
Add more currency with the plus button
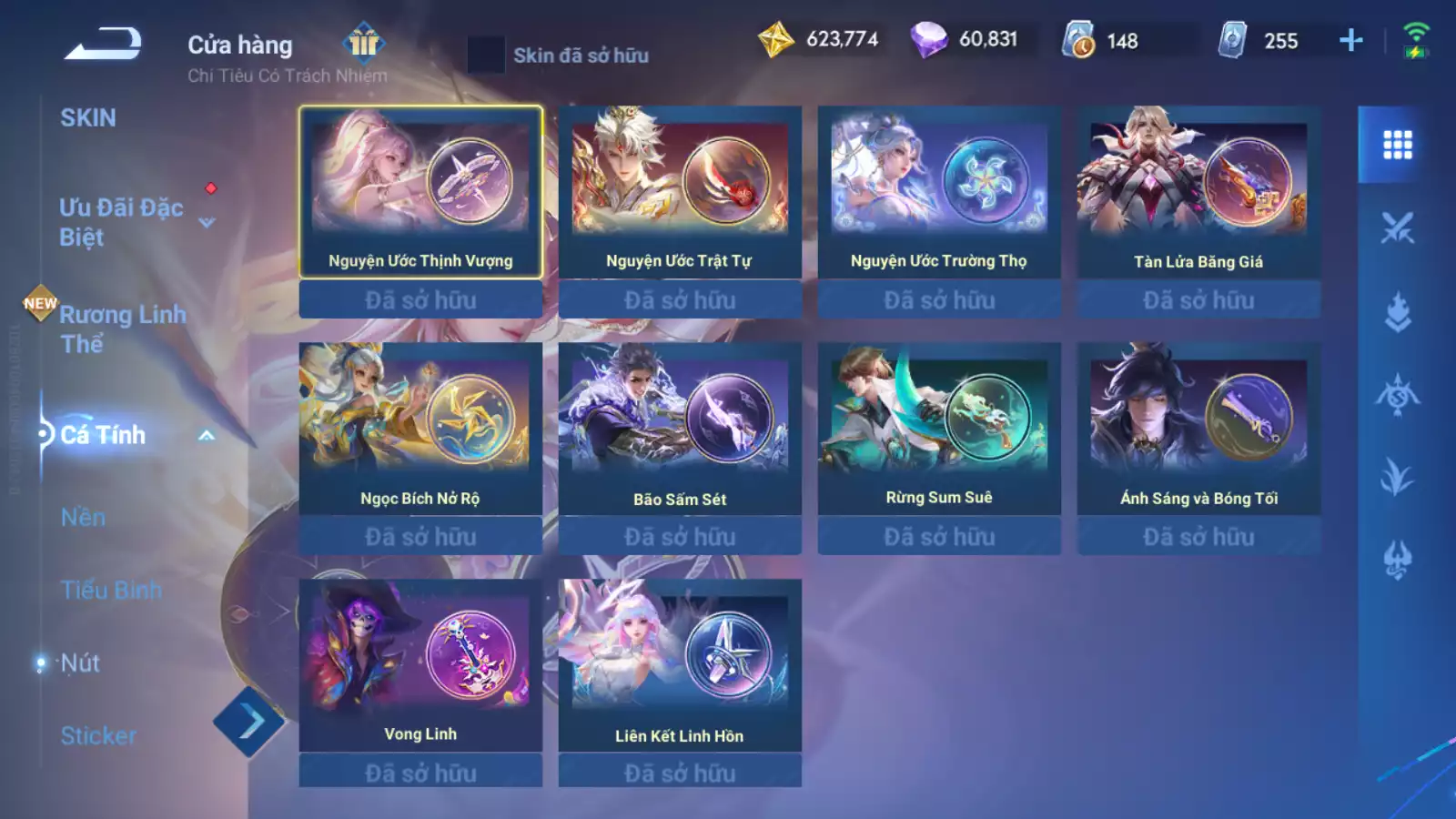(x=1351, y=40)
